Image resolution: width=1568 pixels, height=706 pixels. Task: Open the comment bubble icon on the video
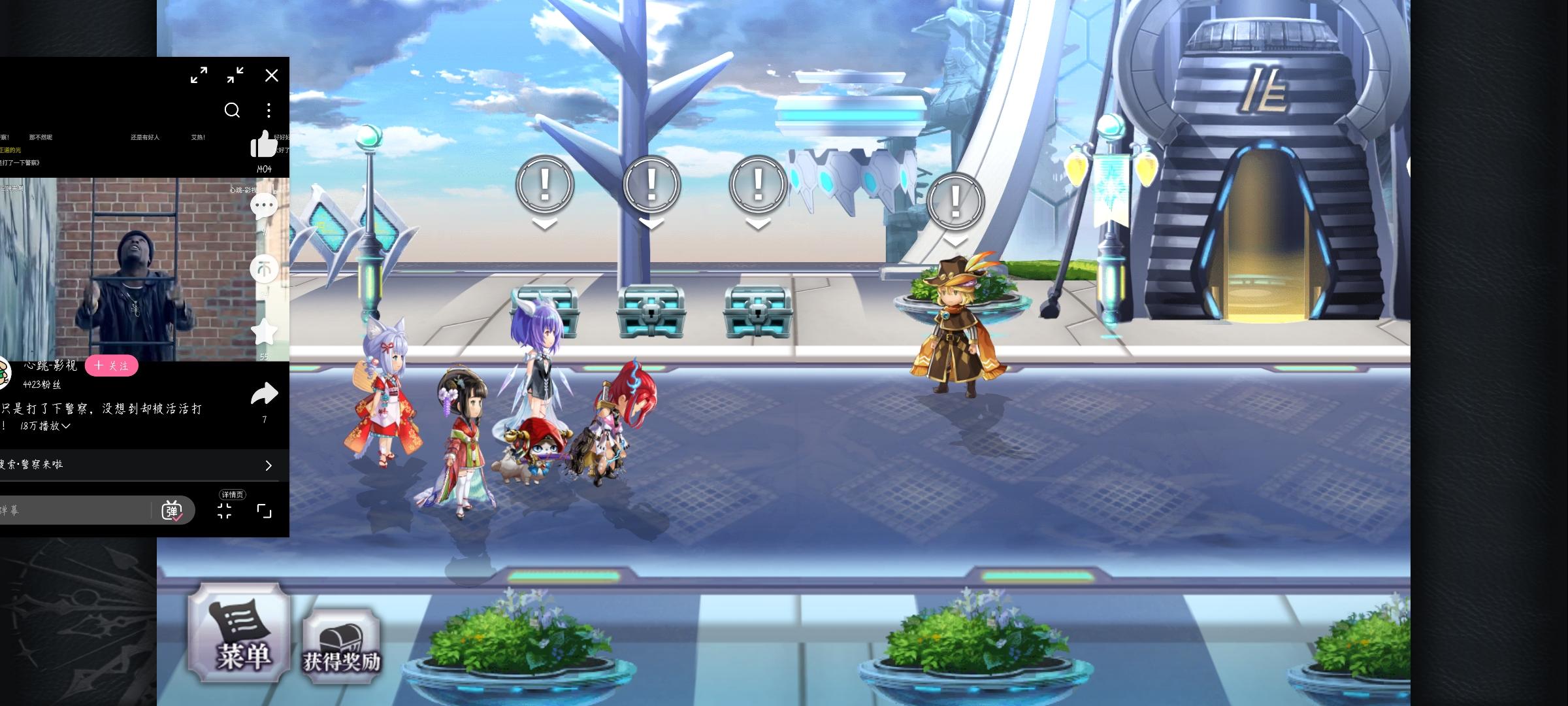click(x=265, y=206)
